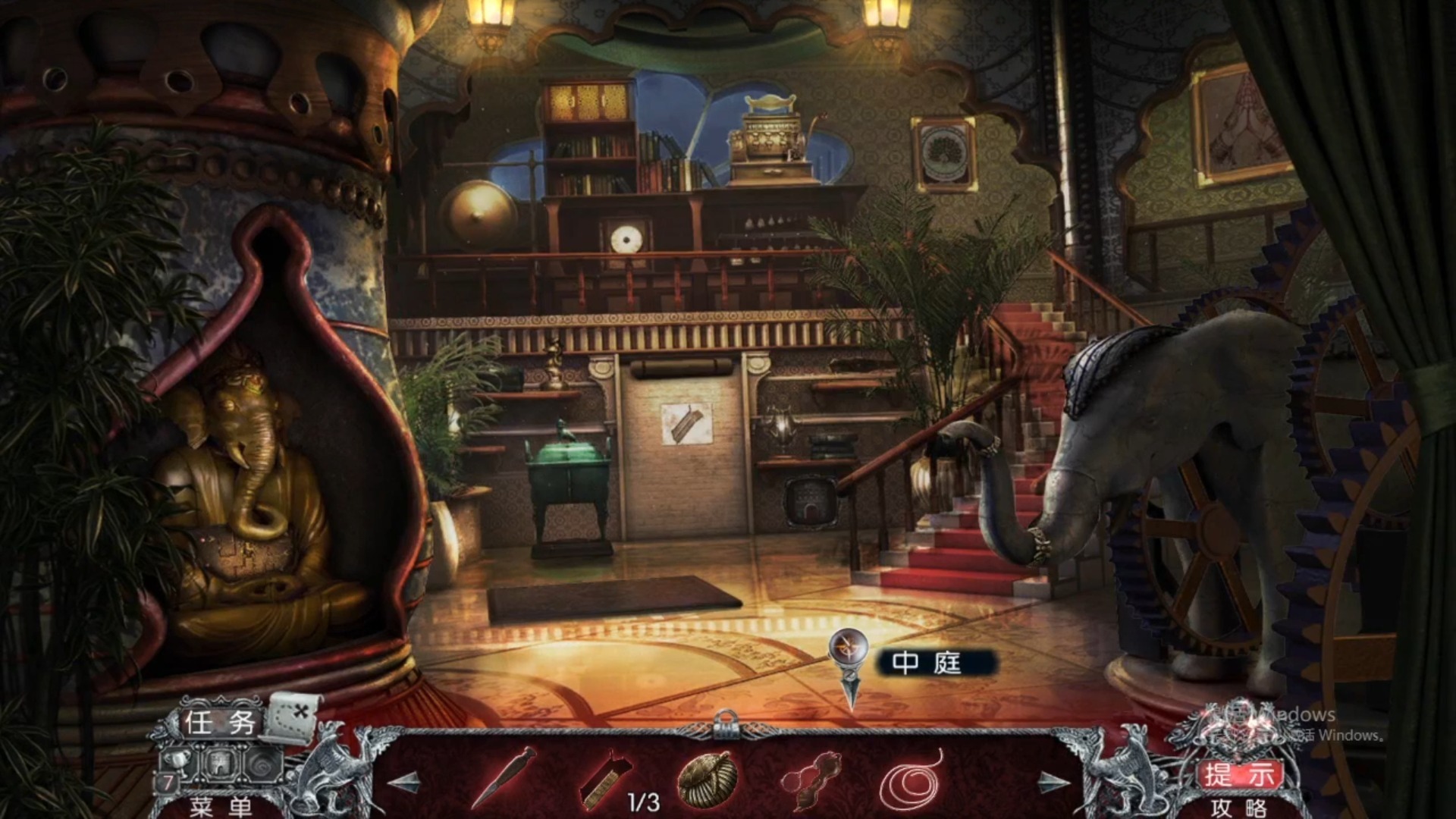Viewport: 1456px width, 819px height.
Task: Open the 任务 (Tasks) panel
Action: pos(219,722)
